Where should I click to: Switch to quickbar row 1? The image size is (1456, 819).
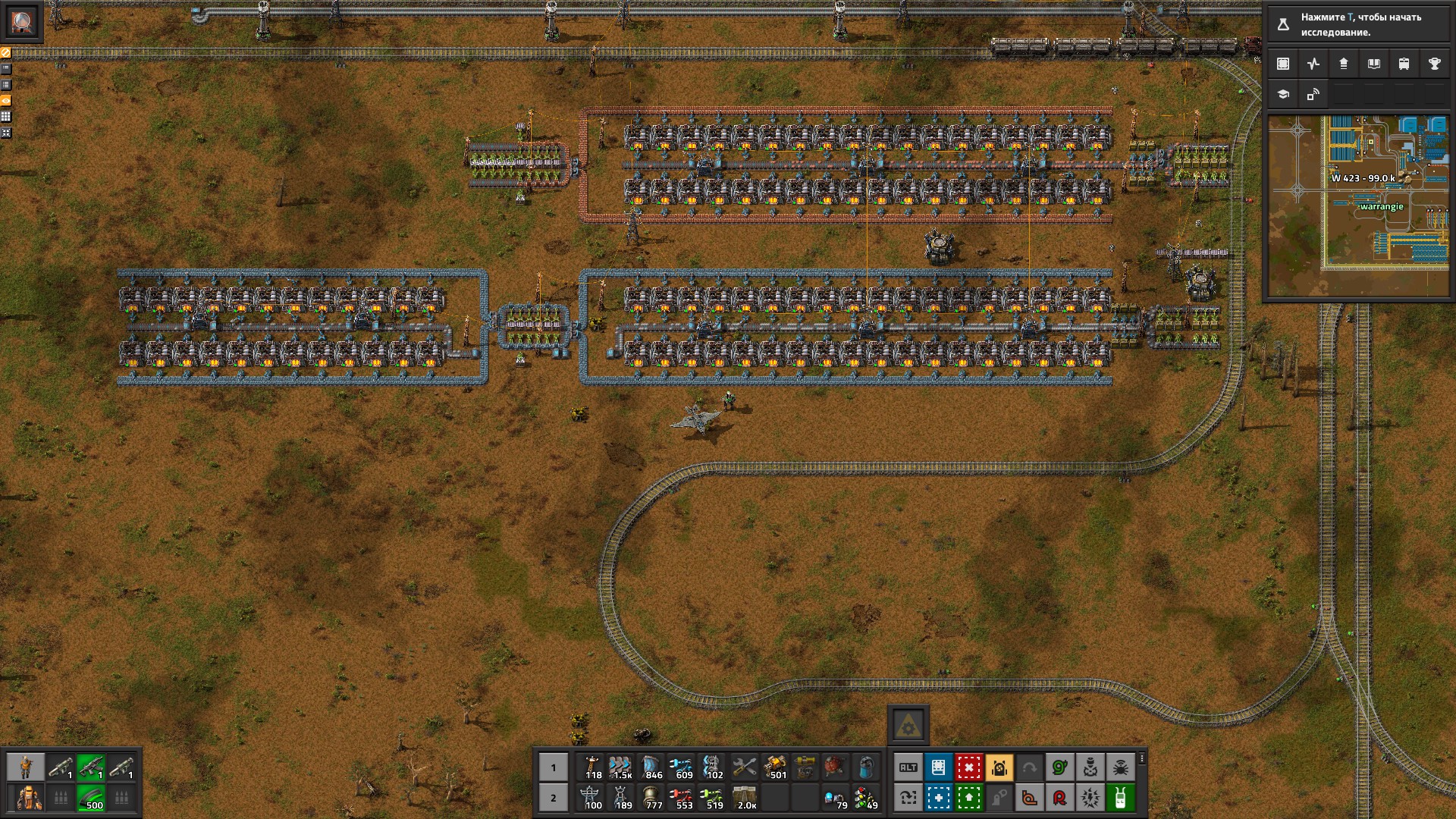pyautogui.click(x=554, y=767)
